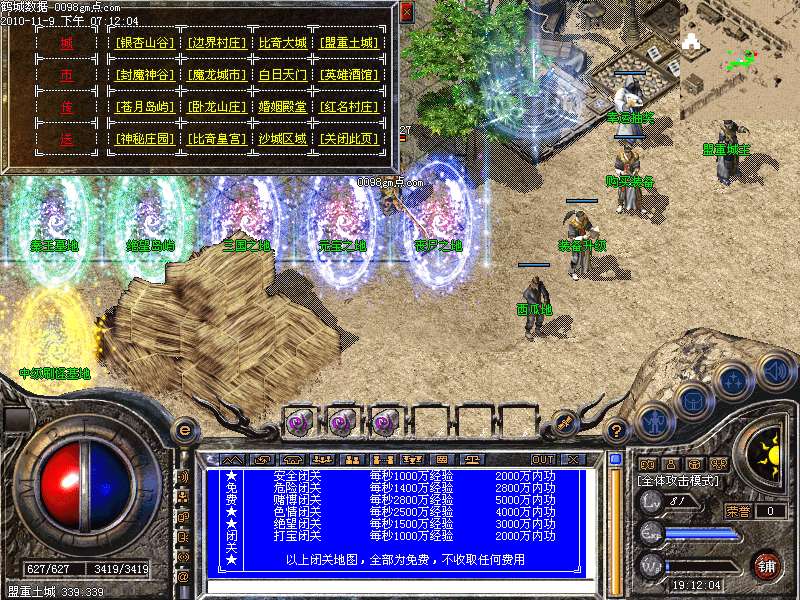Click the question mark help button
Screen dimensions: 800x600
pyautogui.click(x=617, y=429)
